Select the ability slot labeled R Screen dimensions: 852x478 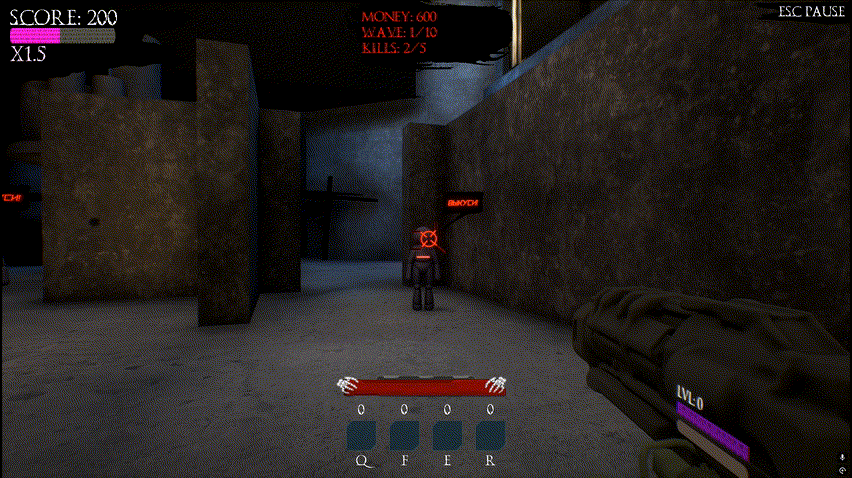(490, 436)
